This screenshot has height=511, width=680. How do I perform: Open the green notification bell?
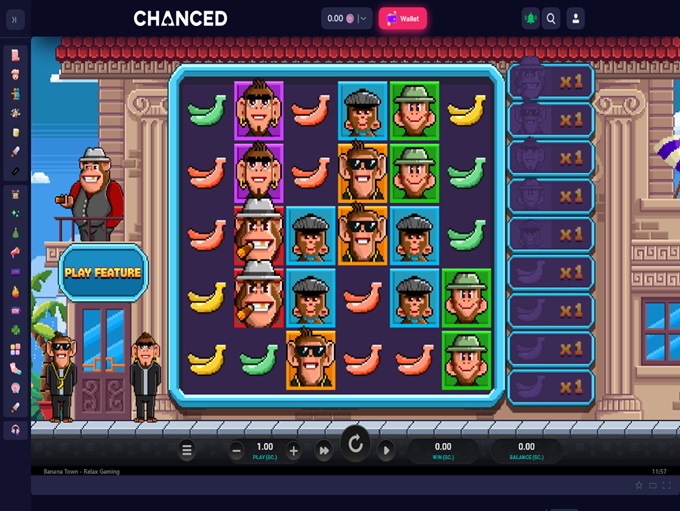[x=529, y=18]
